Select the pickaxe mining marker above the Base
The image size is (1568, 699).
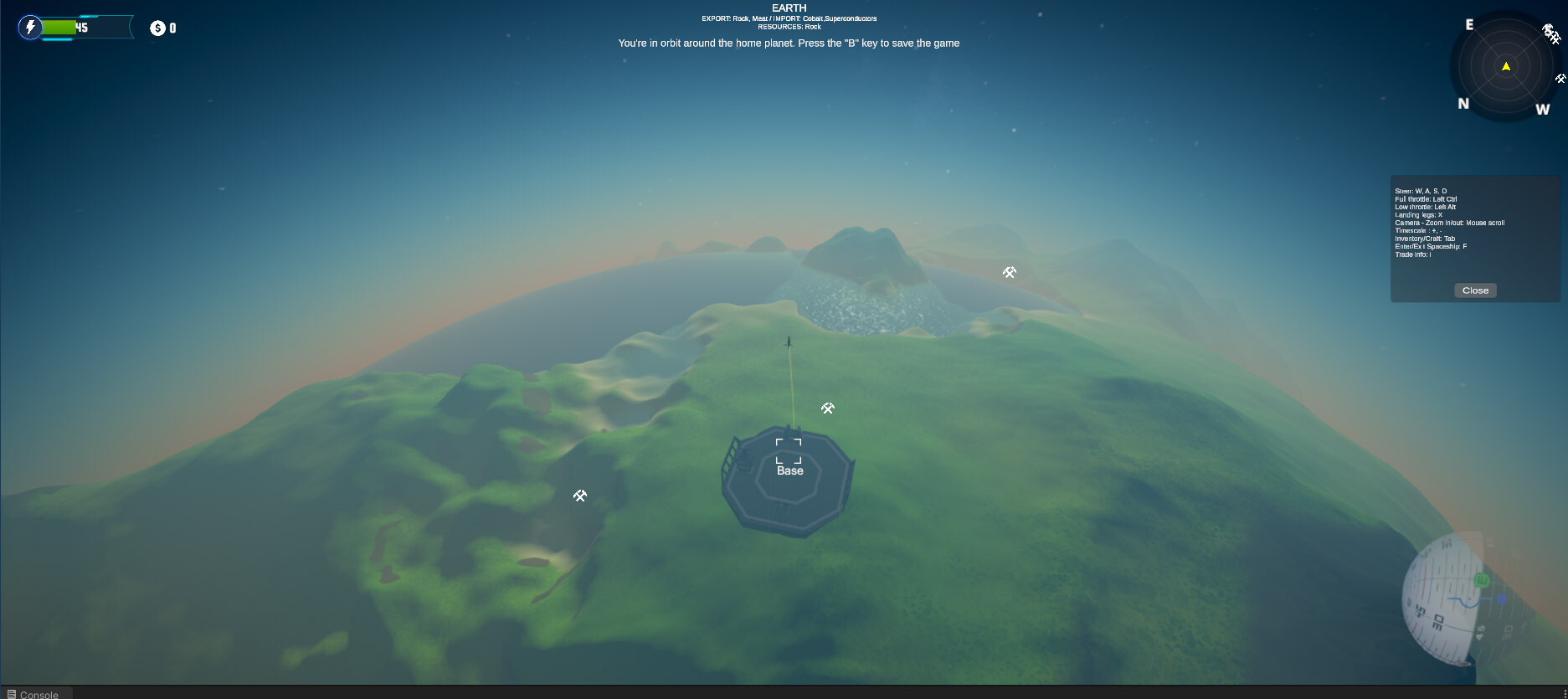tap(826, 408)
